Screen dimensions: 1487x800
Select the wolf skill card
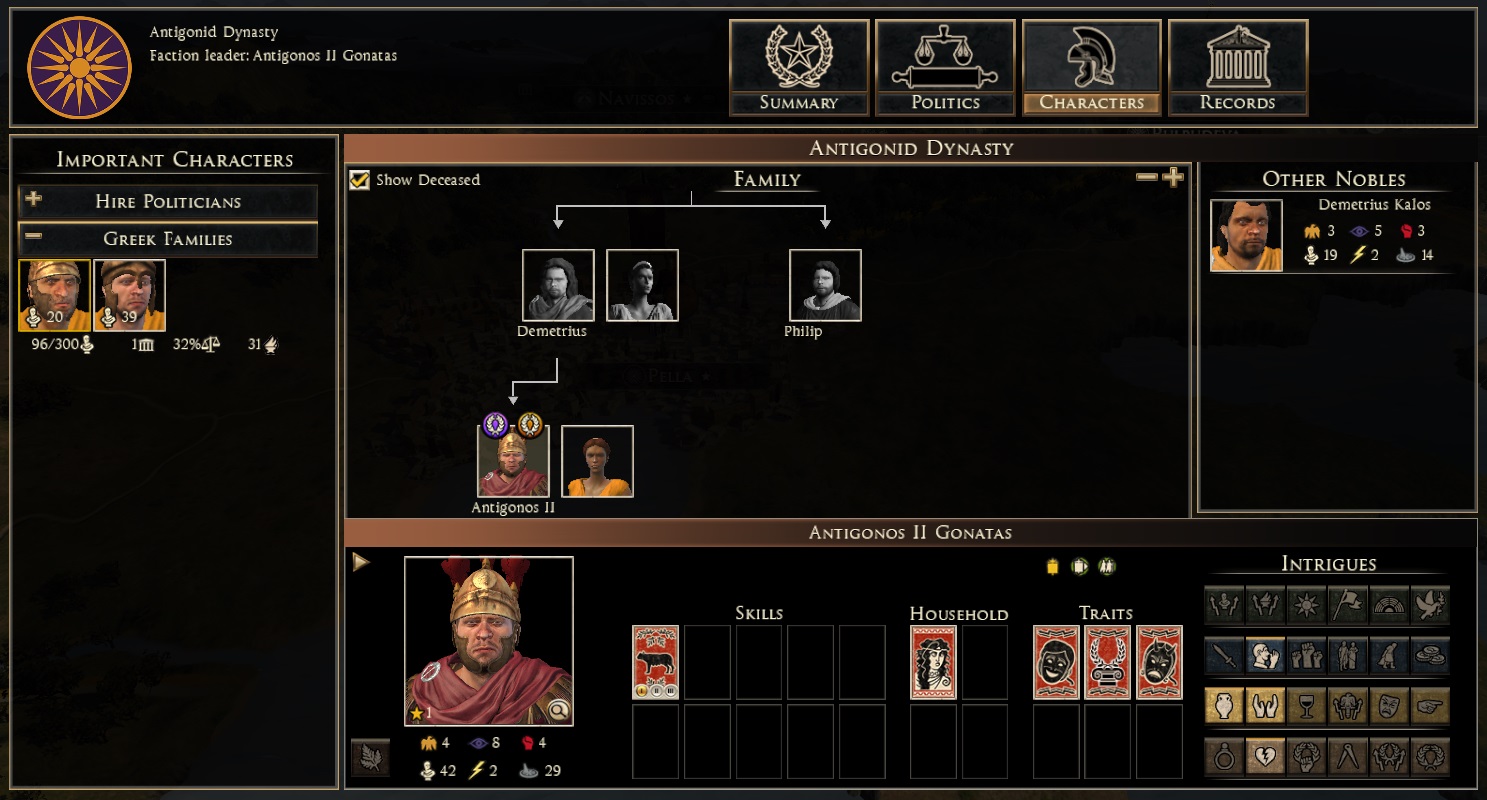coord(656,662)
